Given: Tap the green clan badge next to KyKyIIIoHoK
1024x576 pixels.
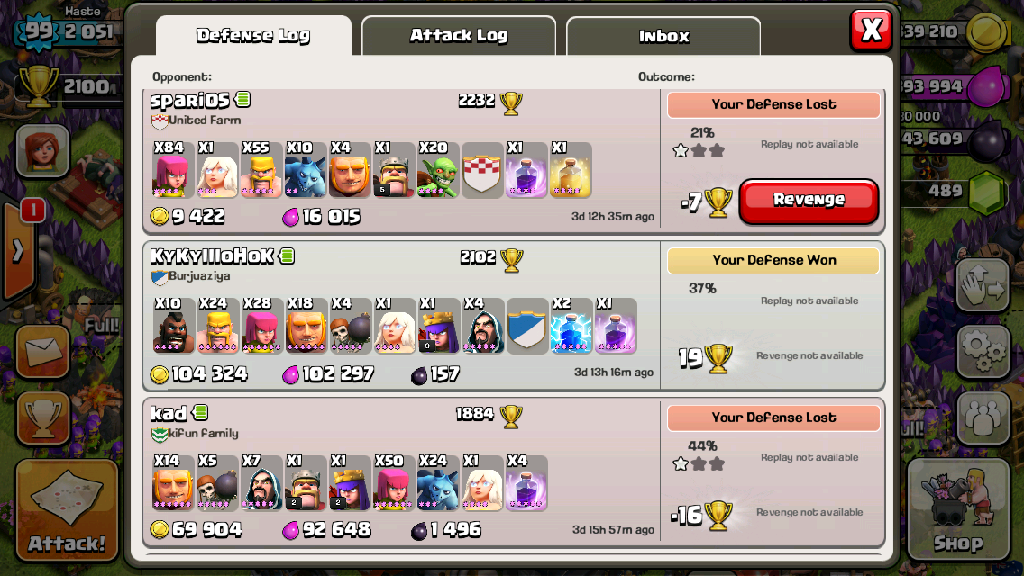Looking at the screenshot, I should (x=287, y=256).
